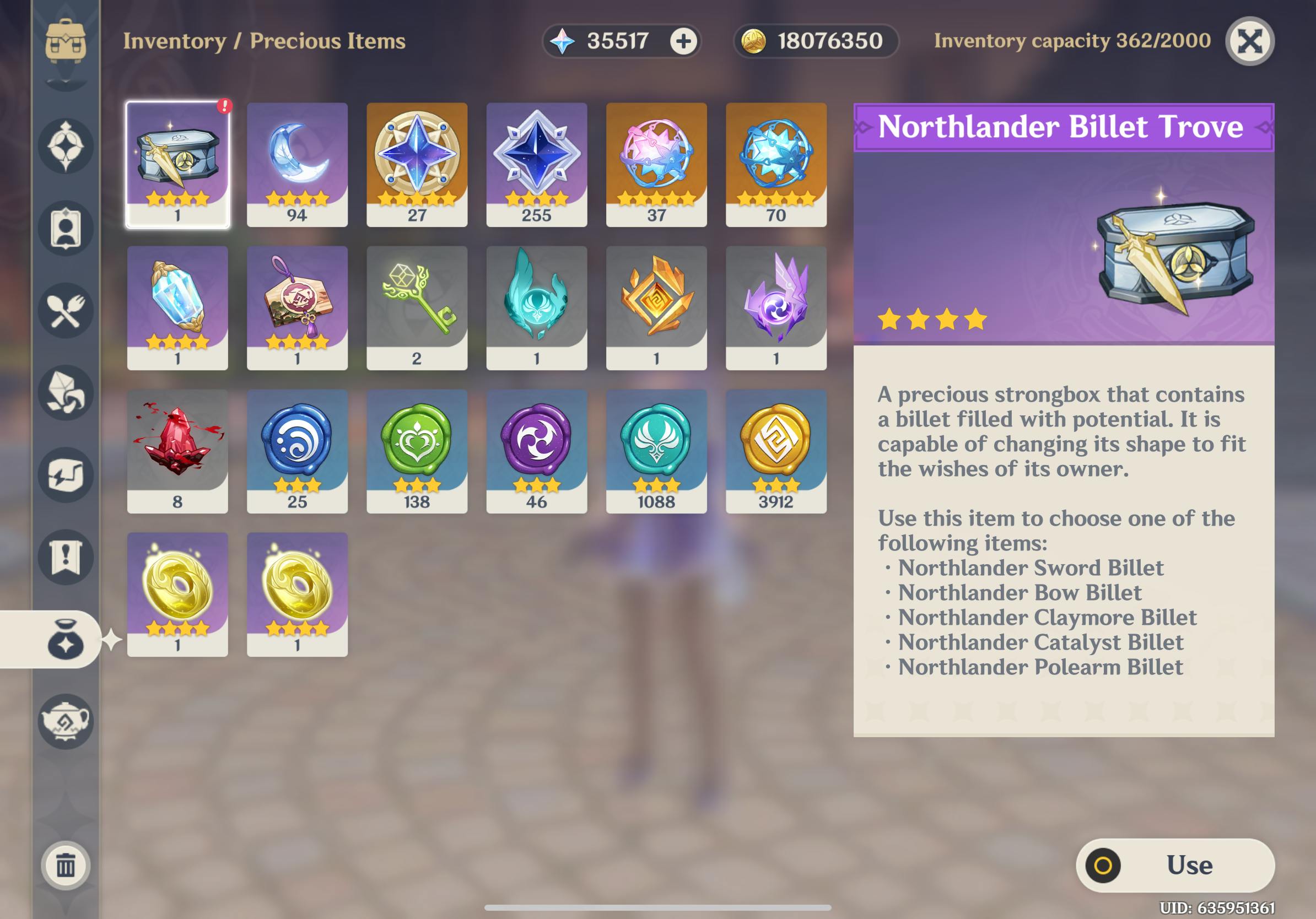Select the green key item slot
1316x919 pixels.
417,307
